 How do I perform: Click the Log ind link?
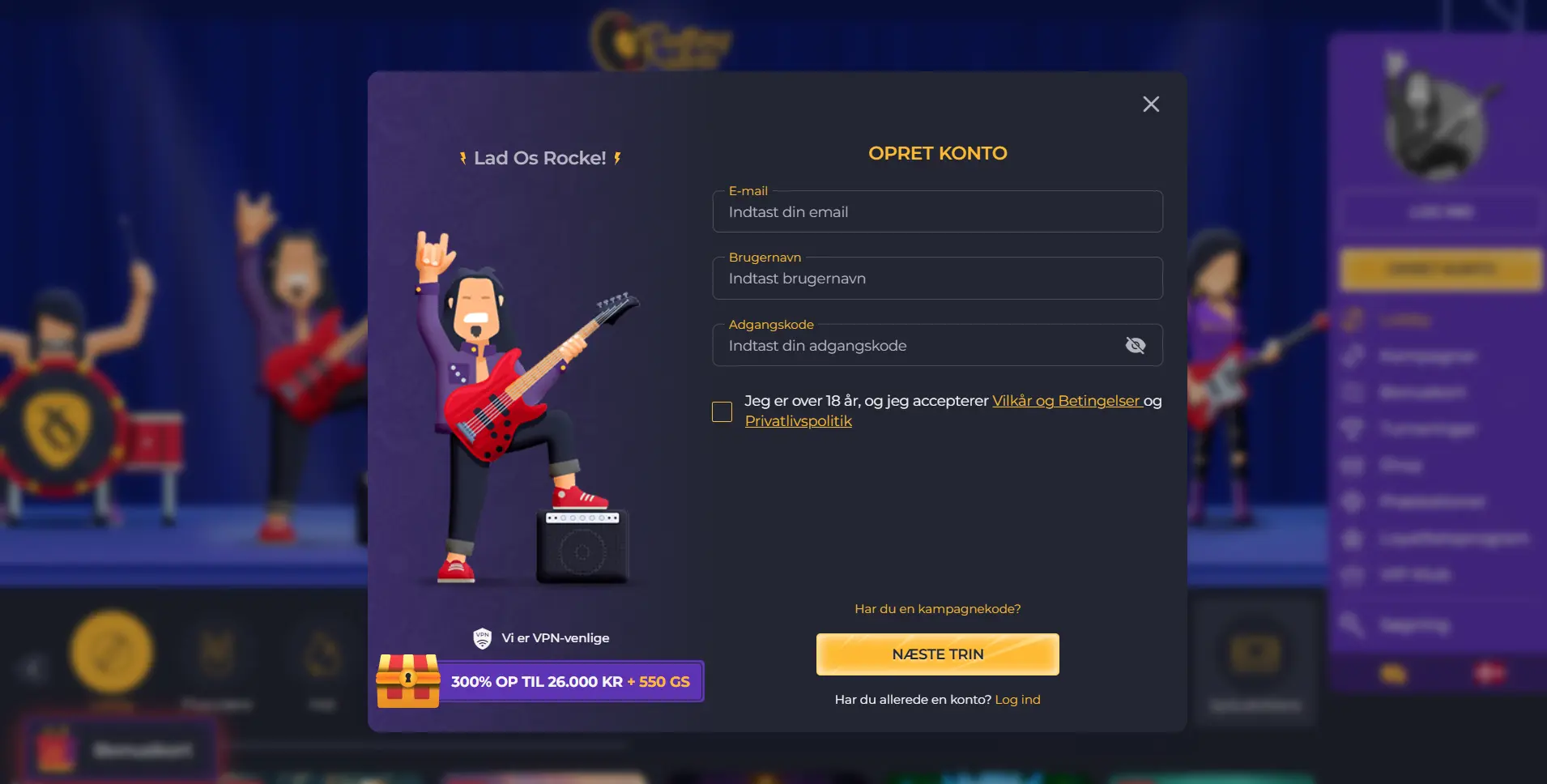[1018, 699]
